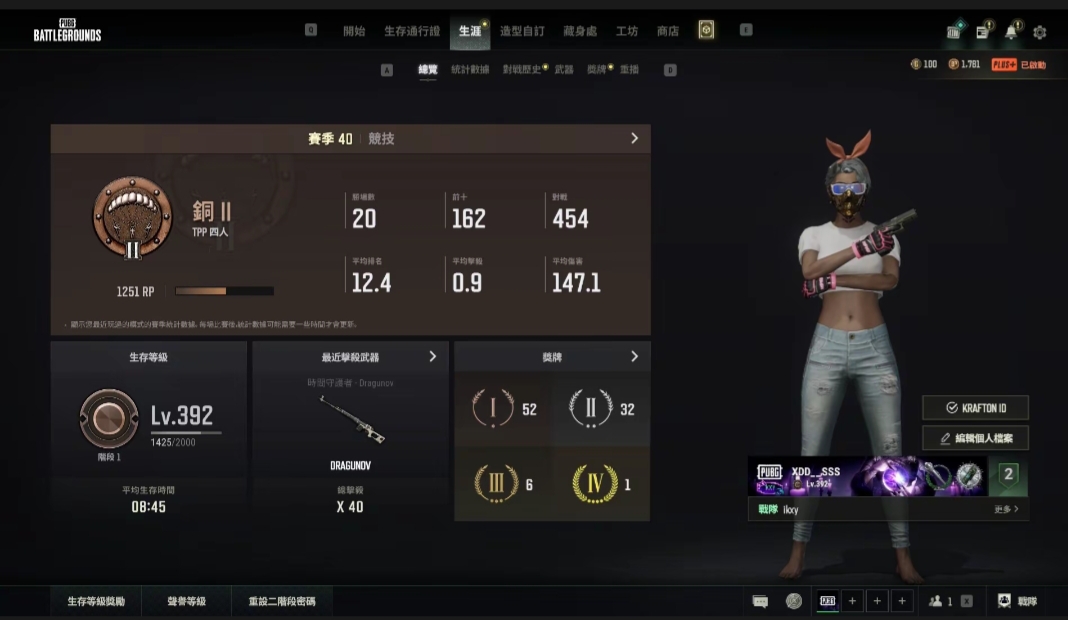
Task: Go to the 造型自訂 customization tab
Action: (x=522, y=31)
